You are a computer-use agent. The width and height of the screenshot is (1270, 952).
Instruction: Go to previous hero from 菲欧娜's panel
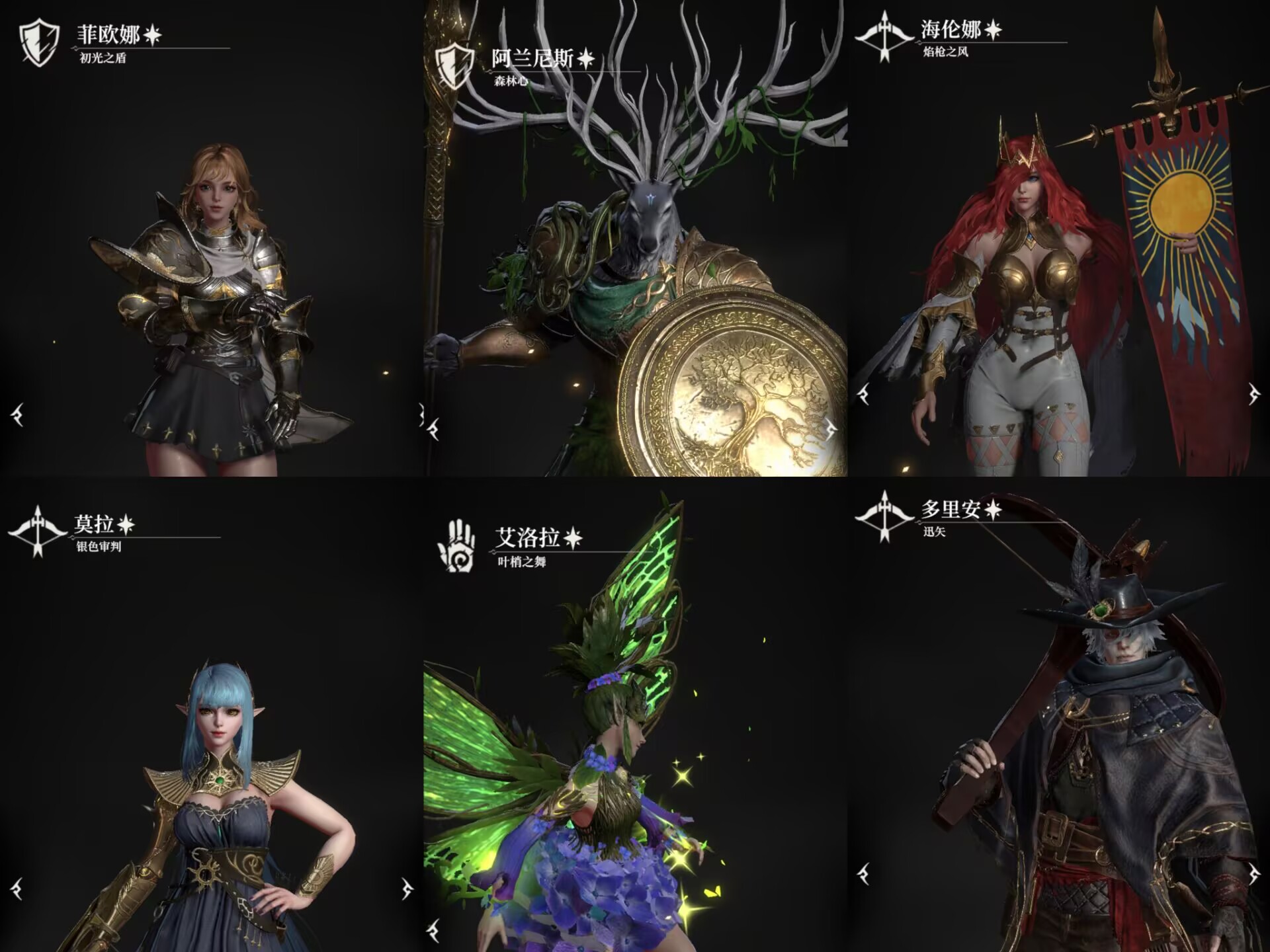click(x=18, y=415)
